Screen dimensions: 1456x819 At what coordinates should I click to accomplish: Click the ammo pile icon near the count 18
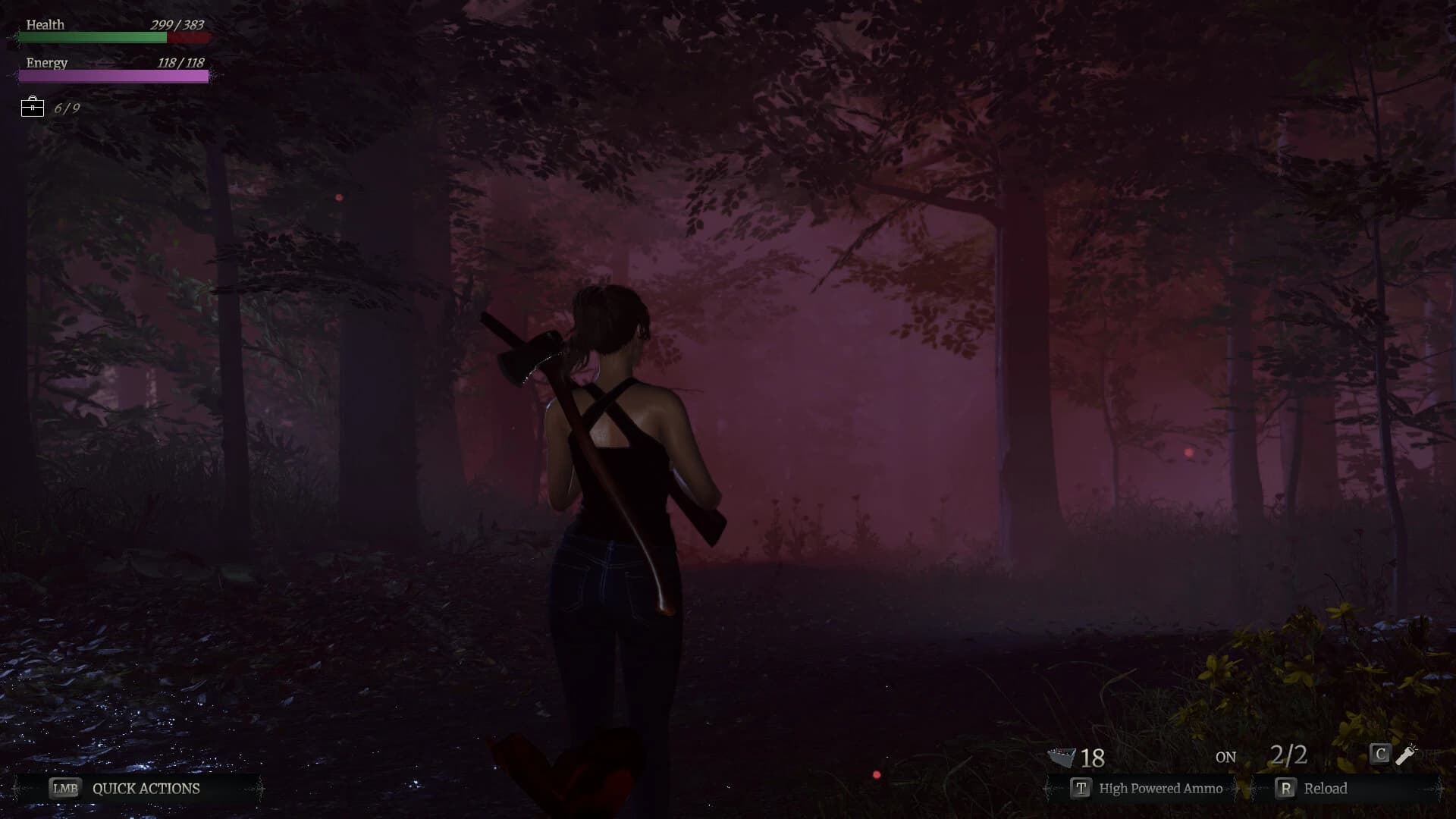[x=1062, y=757]
